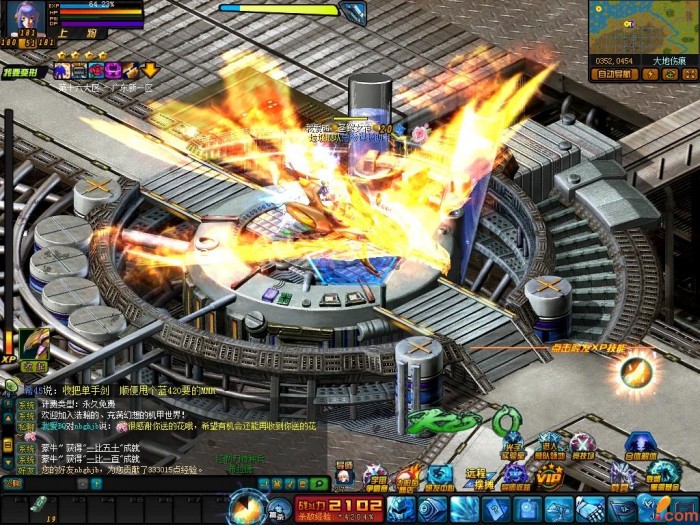Select the 系统 system chat channel tab

[25, 405]
